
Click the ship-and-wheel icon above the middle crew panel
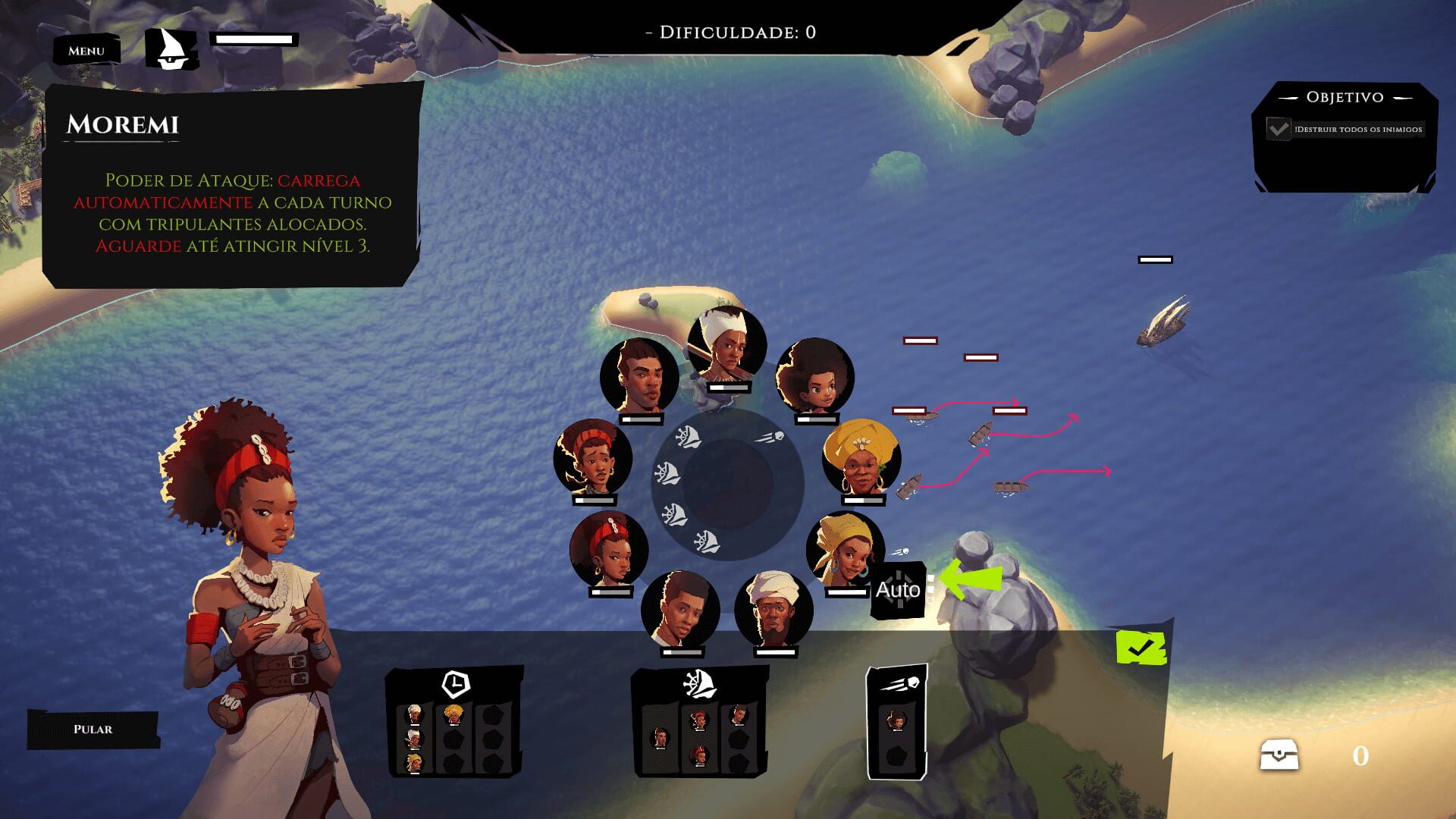(698, 684)
